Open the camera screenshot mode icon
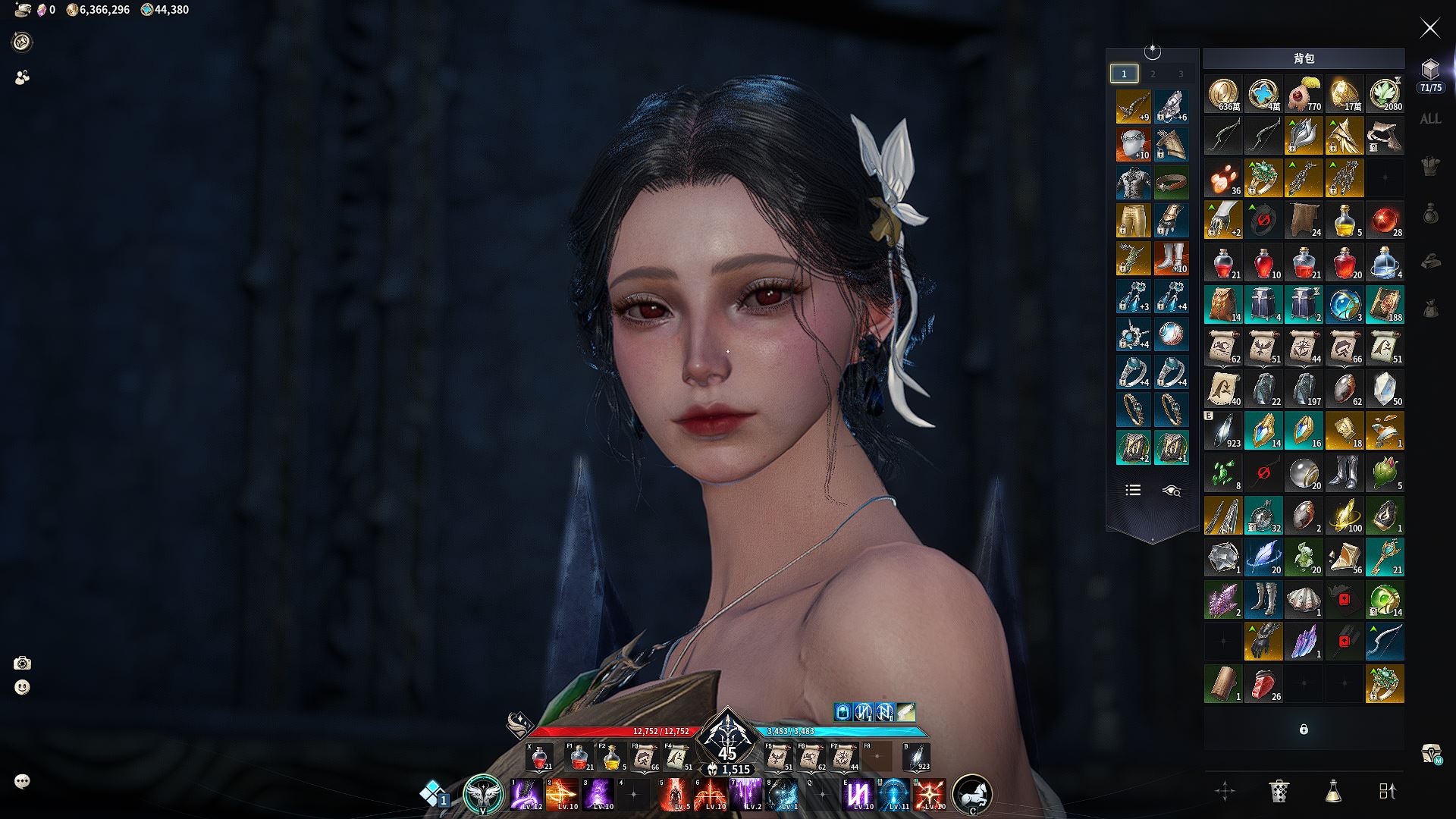Screen dimensions: 1456x819 pos(22,664)
